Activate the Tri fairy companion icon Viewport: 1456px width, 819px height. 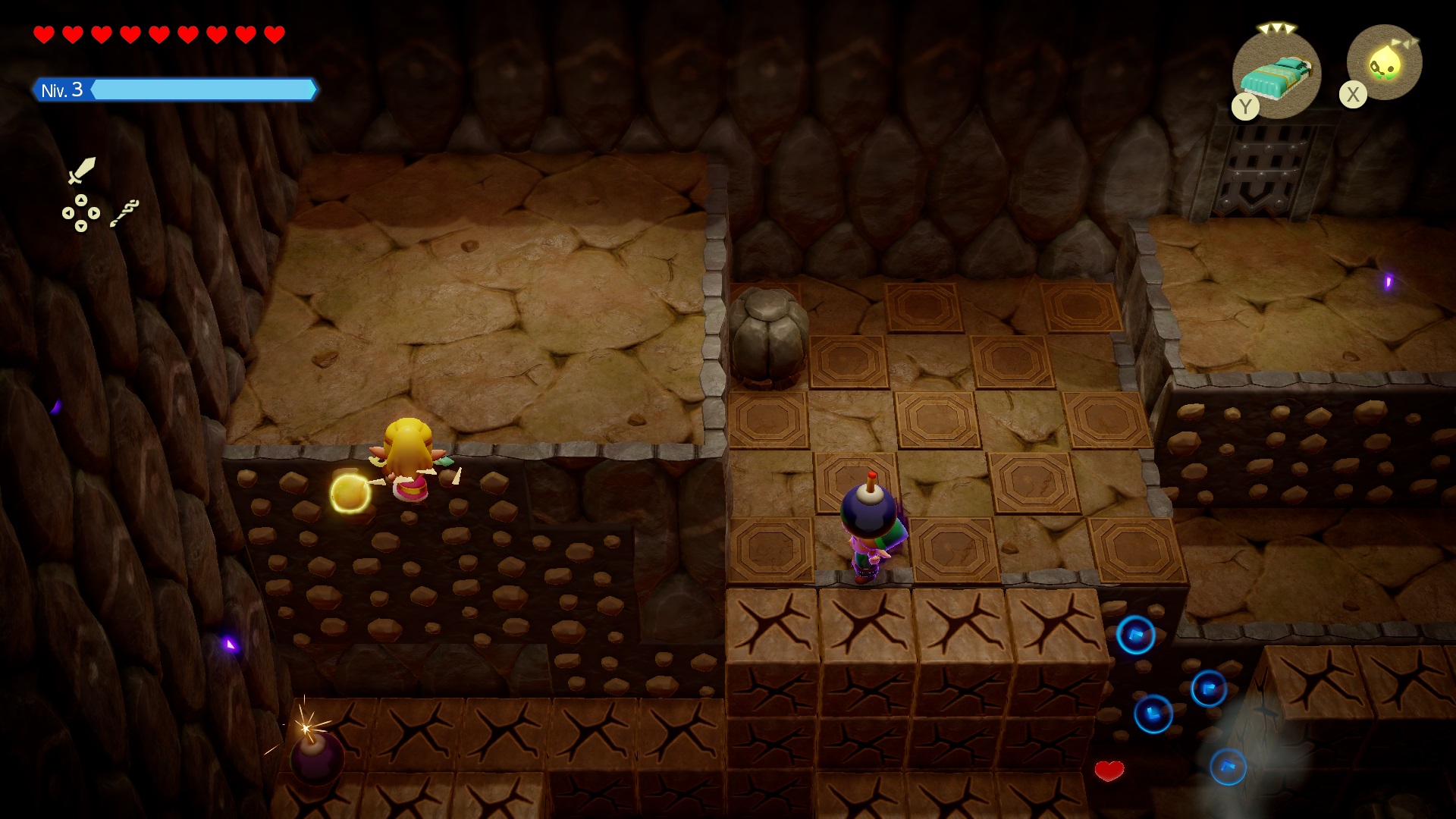(x=1384, y=64)
